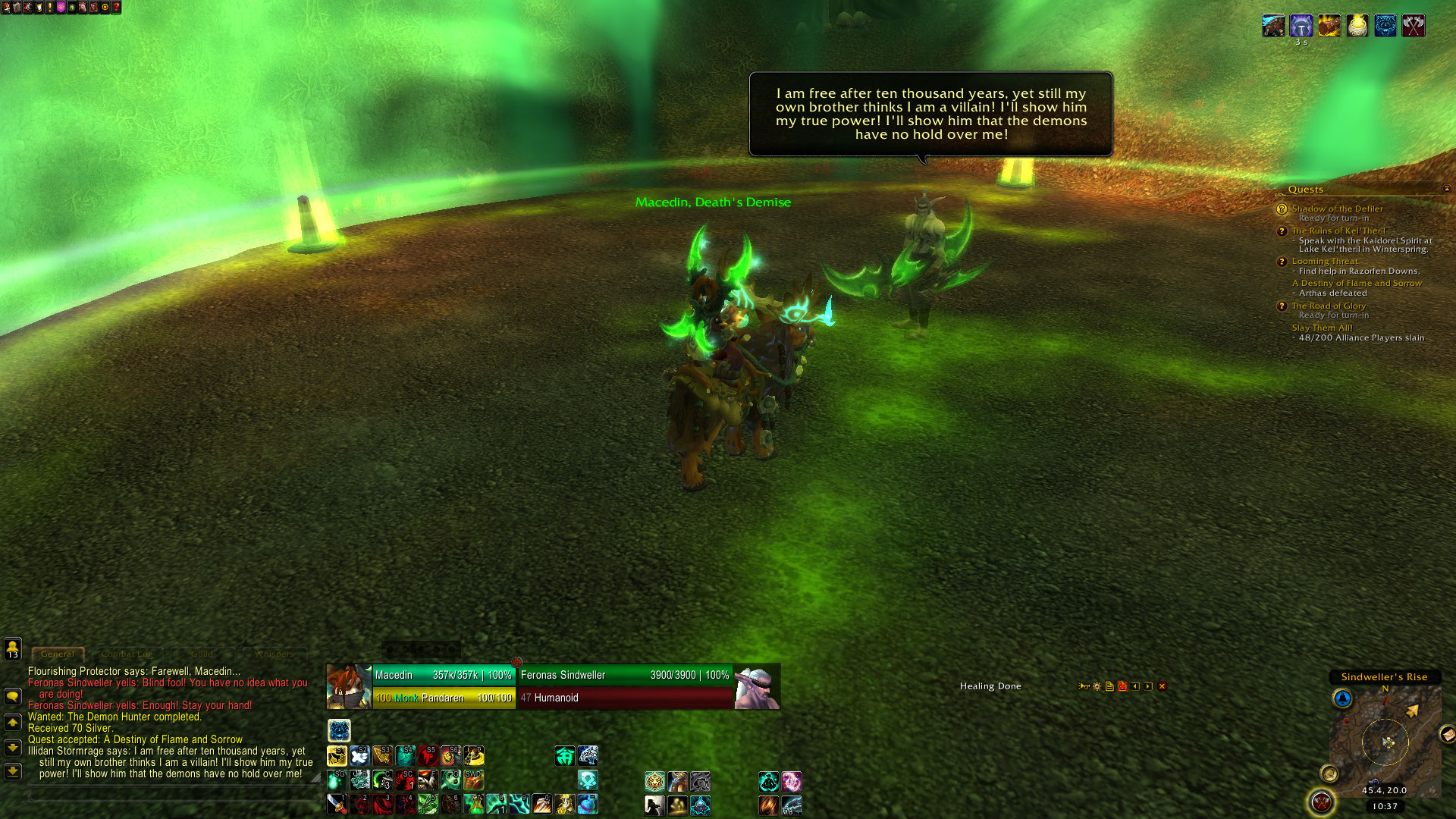Activate the ox stance button labeled S1
Viewport: 1456px width, 819px height.
click(x=337, y=756)
